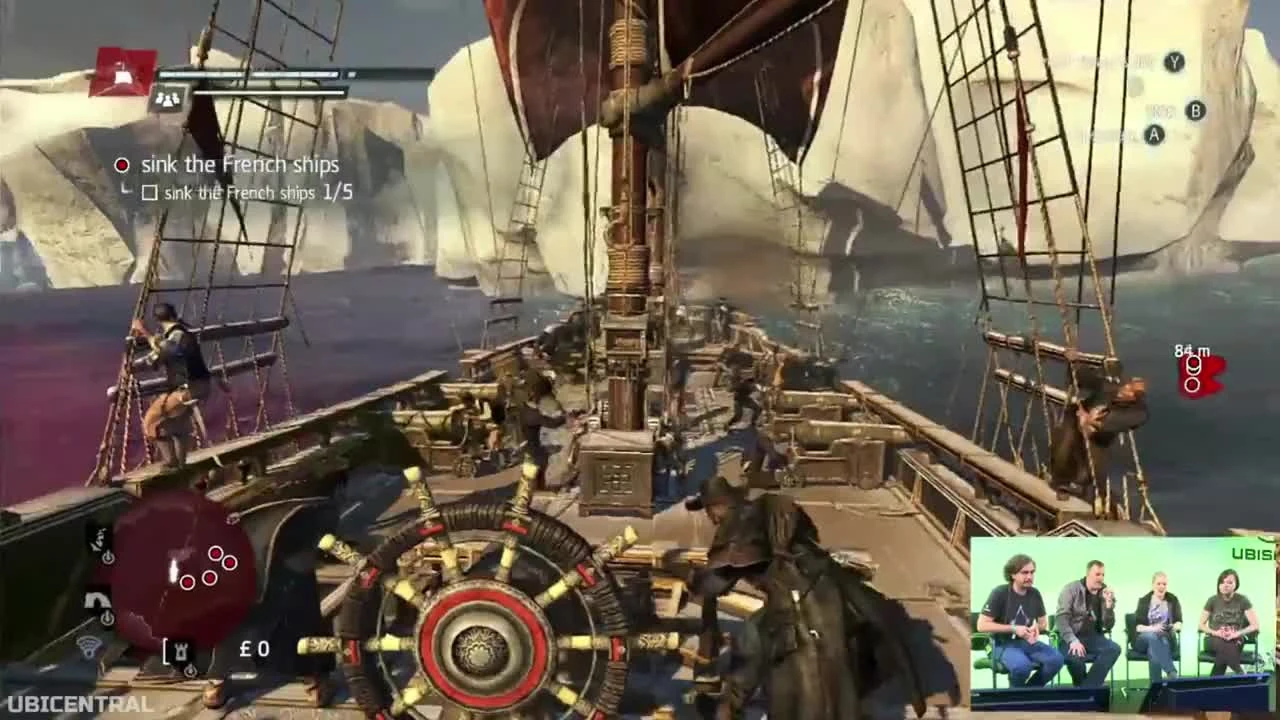Image resolution: width=1280 pixels, height=720 pixels.
Task: Toggle the sink the French ships 1/5 checkbox
Action: pos(150,192)
